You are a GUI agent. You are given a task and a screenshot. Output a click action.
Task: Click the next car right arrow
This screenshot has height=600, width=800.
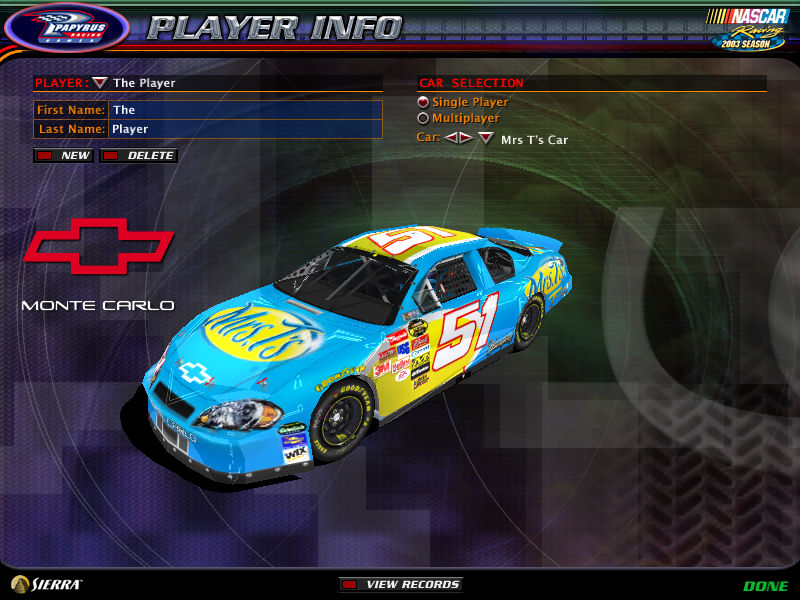click(x=465, y=138)
